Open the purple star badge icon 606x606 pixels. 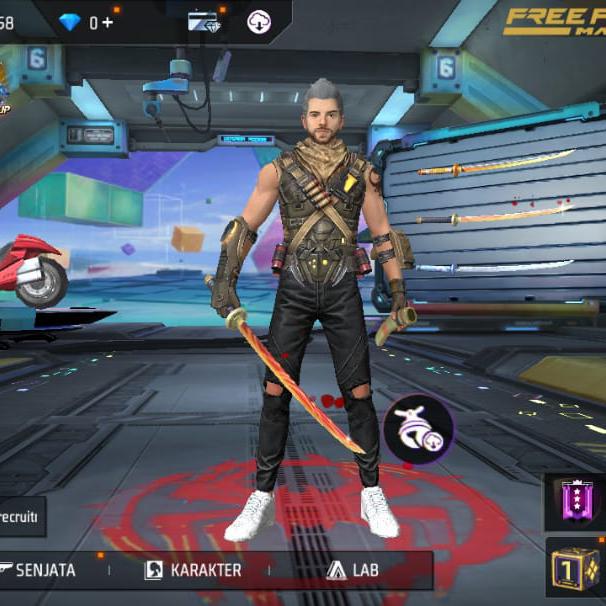point(577,501)
